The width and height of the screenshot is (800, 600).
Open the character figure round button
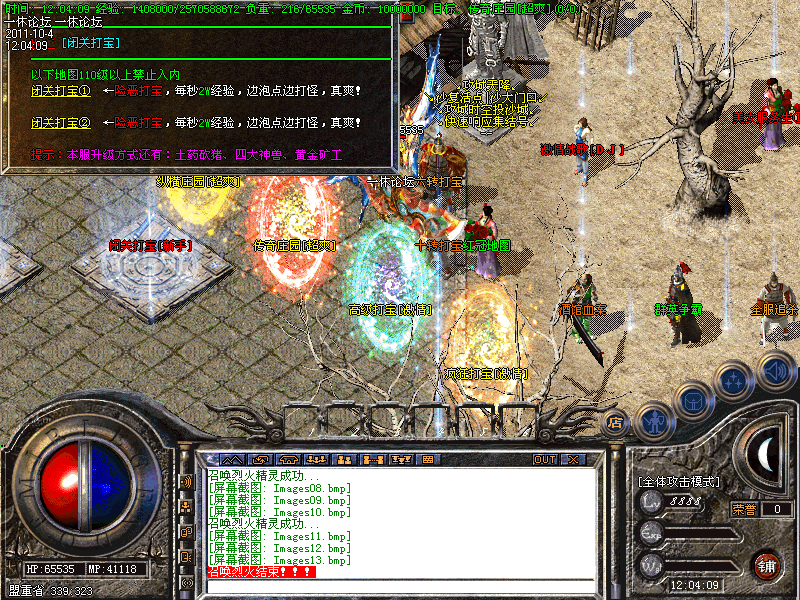coord(652,420)
